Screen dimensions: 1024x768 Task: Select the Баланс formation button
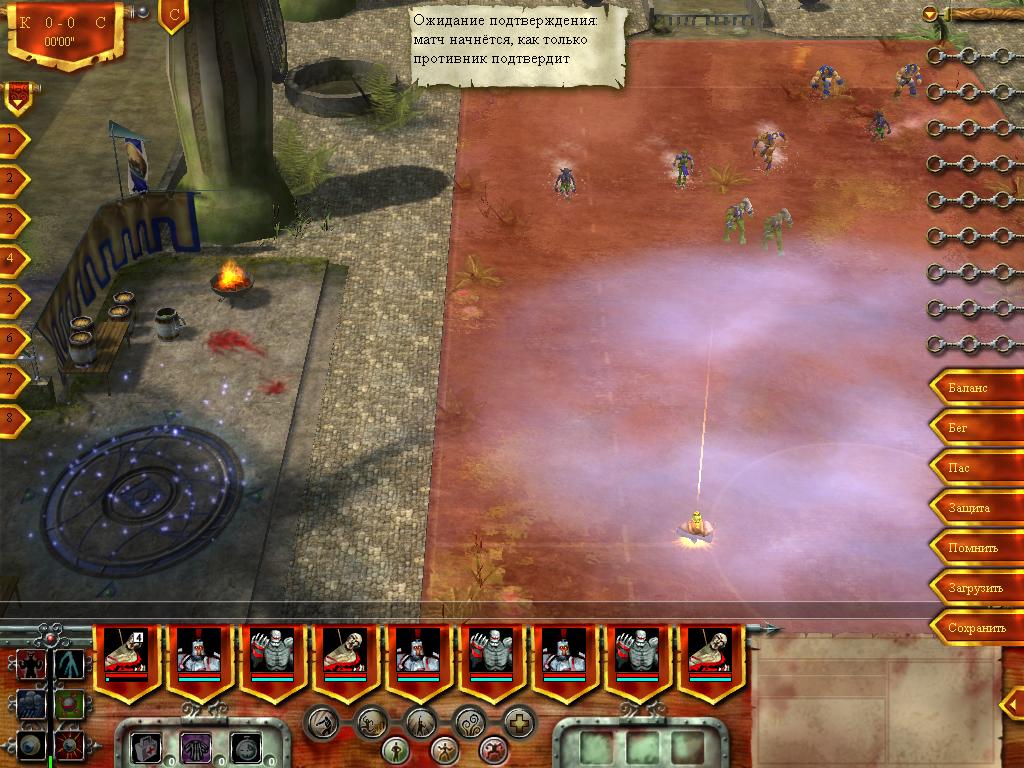coord(968,387)
